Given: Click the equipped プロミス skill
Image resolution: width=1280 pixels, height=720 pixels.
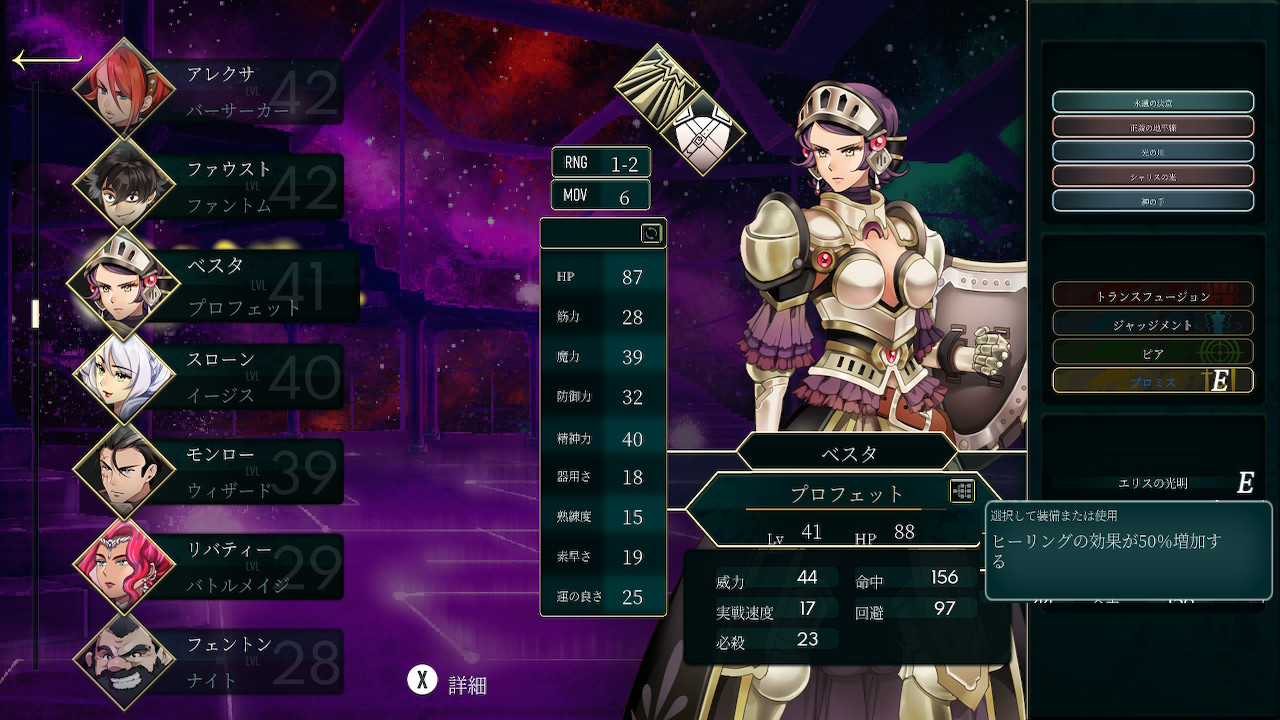Looking at the screenshot, I should point(1152,381).
